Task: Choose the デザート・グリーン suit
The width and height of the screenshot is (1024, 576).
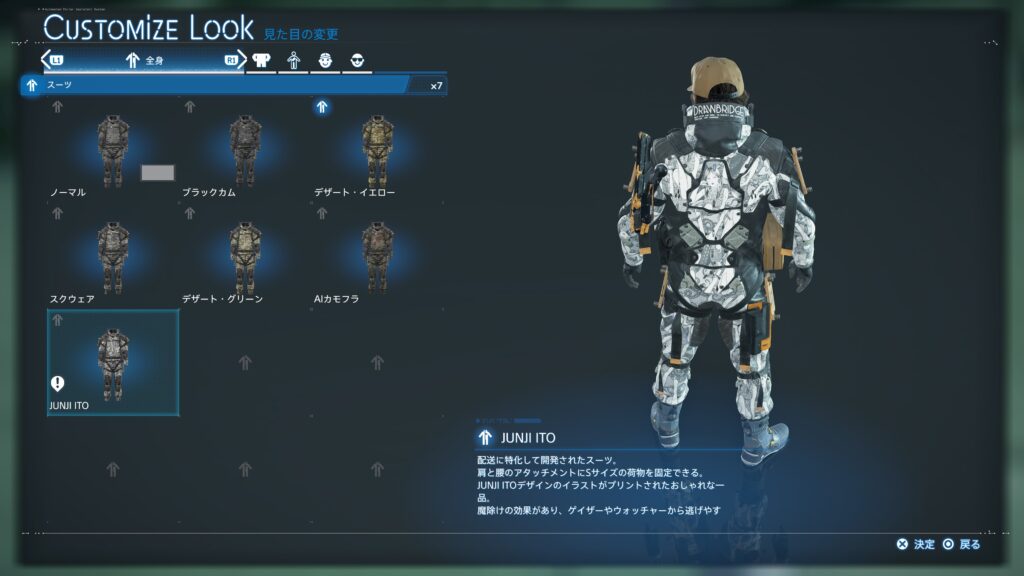Action: point(244,257)
